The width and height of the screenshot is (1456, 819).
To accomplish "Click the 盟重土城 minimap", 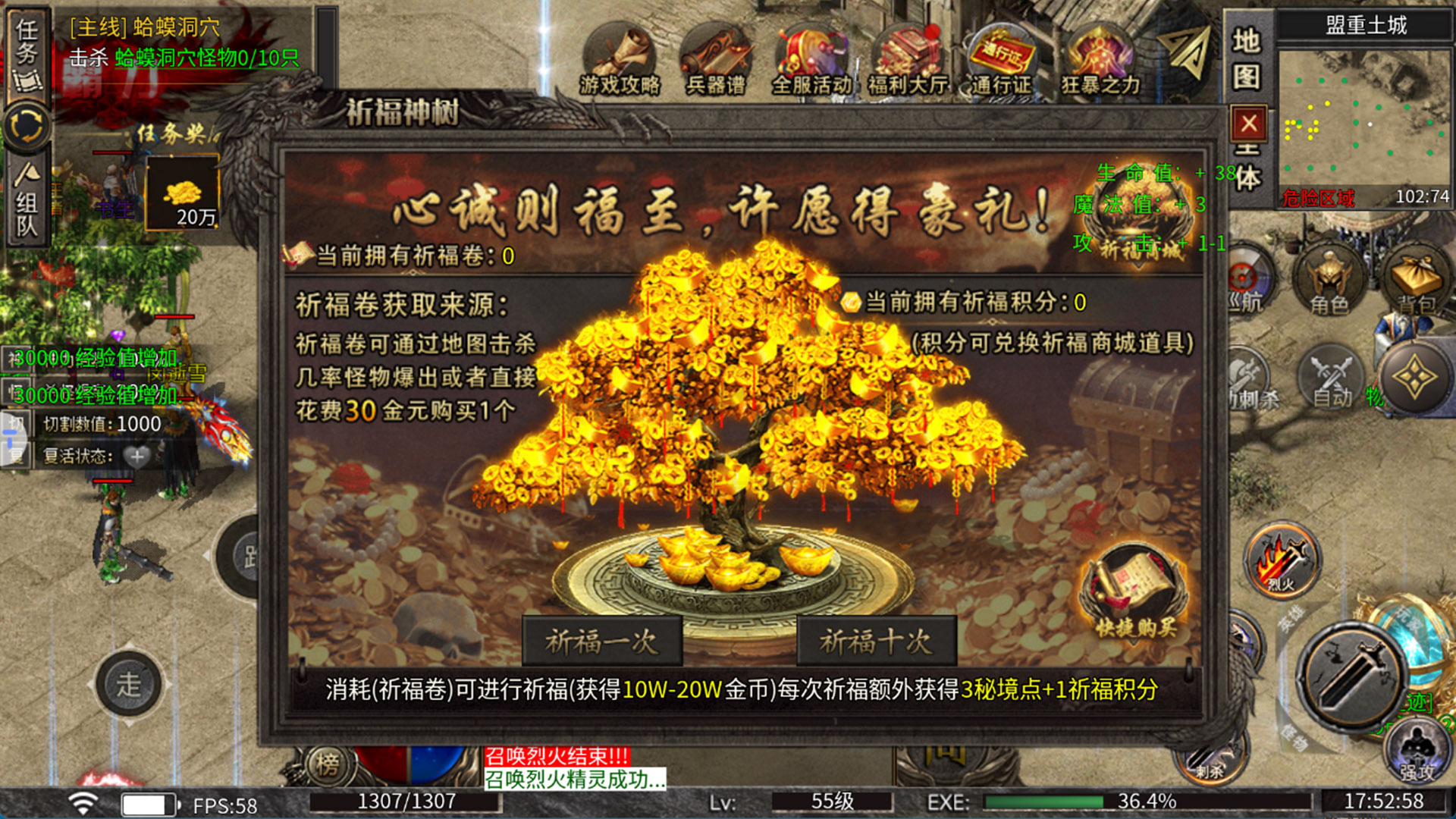I will point(1364,123).
